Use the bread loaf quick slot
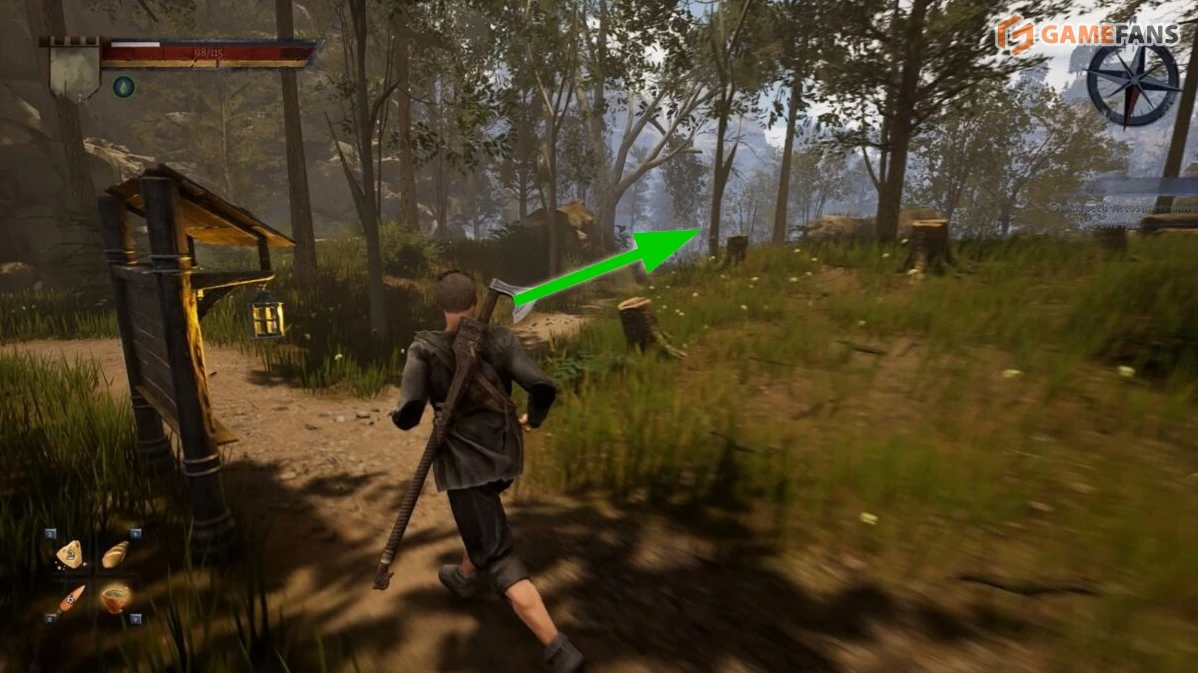 pos(115,553)
